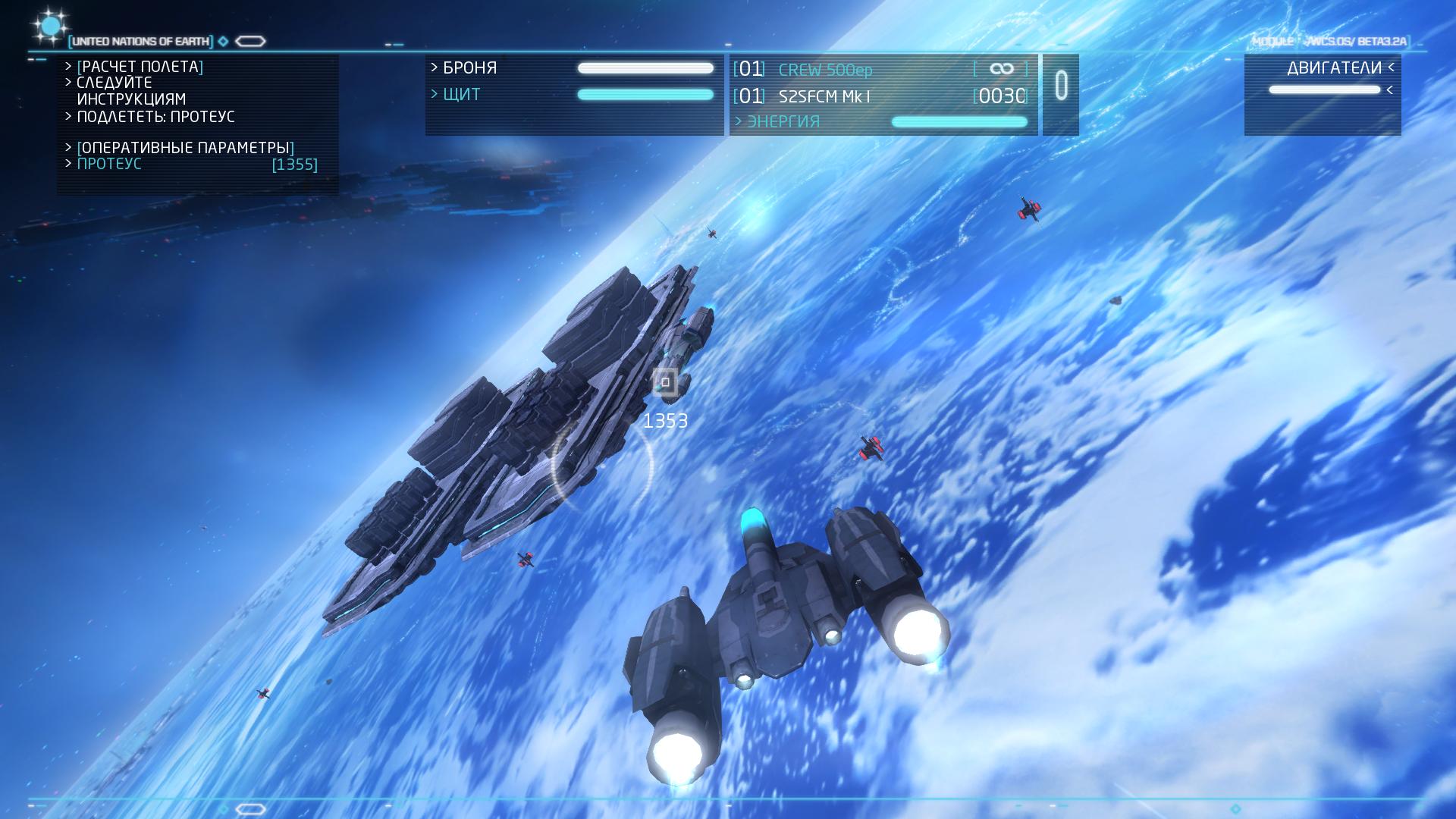Screen dimensions: 1456x819
Task: Click the ПОДЛЕТЕТЬ: ПРОТЕУС objective line
Action: (x=155, y=117)
